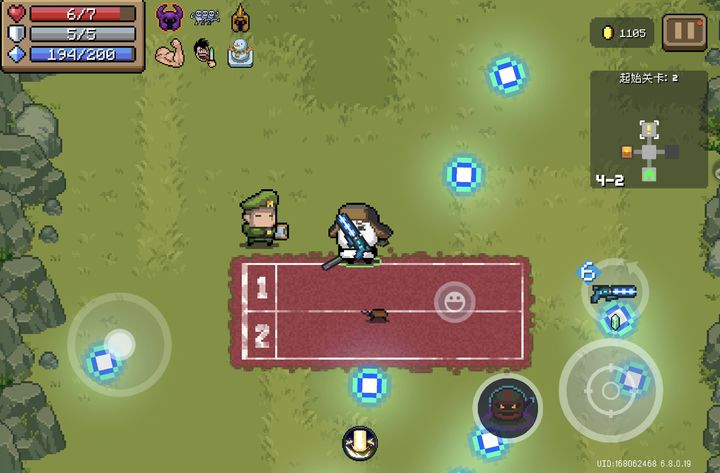This screenshot has width=720, height=473.
Task: Switch weapon using the blue rifle button
Action: (612, 292)
